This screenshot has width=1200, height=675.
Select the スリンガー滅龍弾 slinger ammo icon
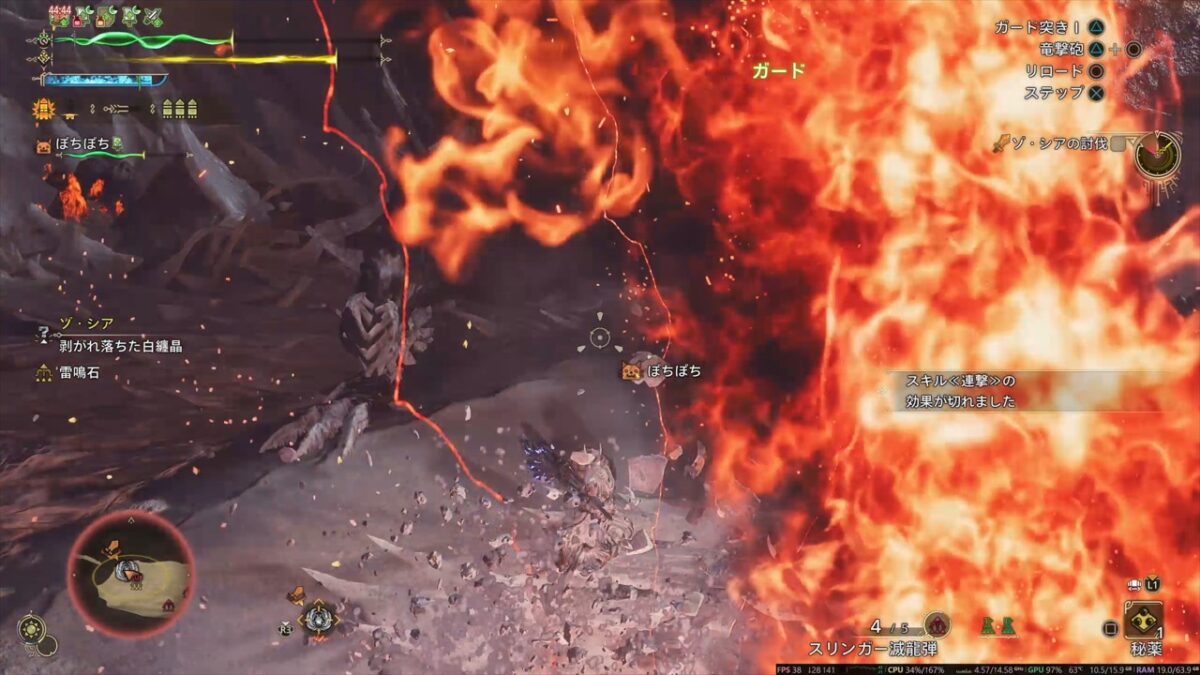pyautogui.click(x=937, y=625)
